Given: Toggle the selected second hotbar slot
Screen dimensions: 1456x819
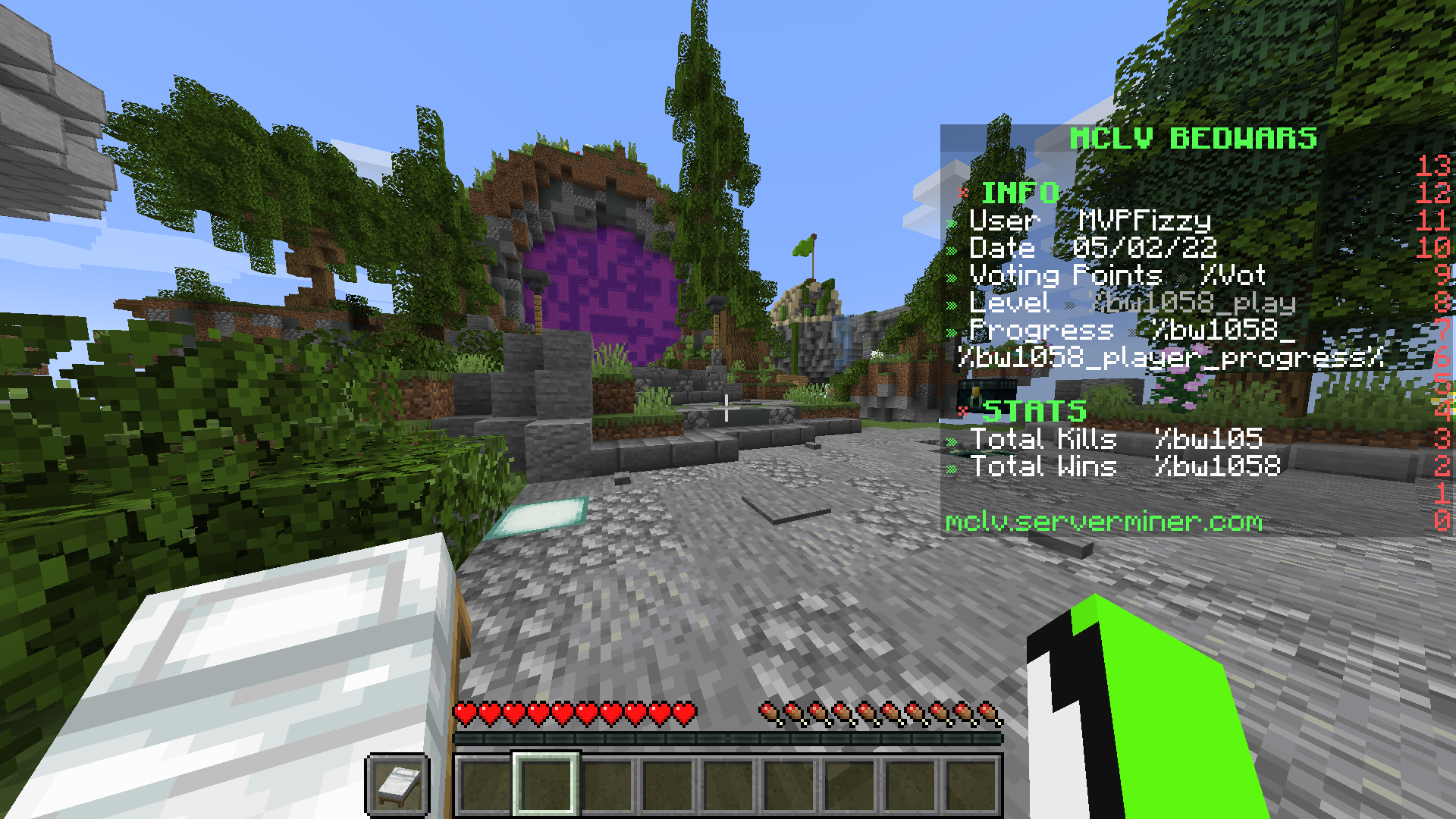Looking at the screenshot, I should [546, 786].
